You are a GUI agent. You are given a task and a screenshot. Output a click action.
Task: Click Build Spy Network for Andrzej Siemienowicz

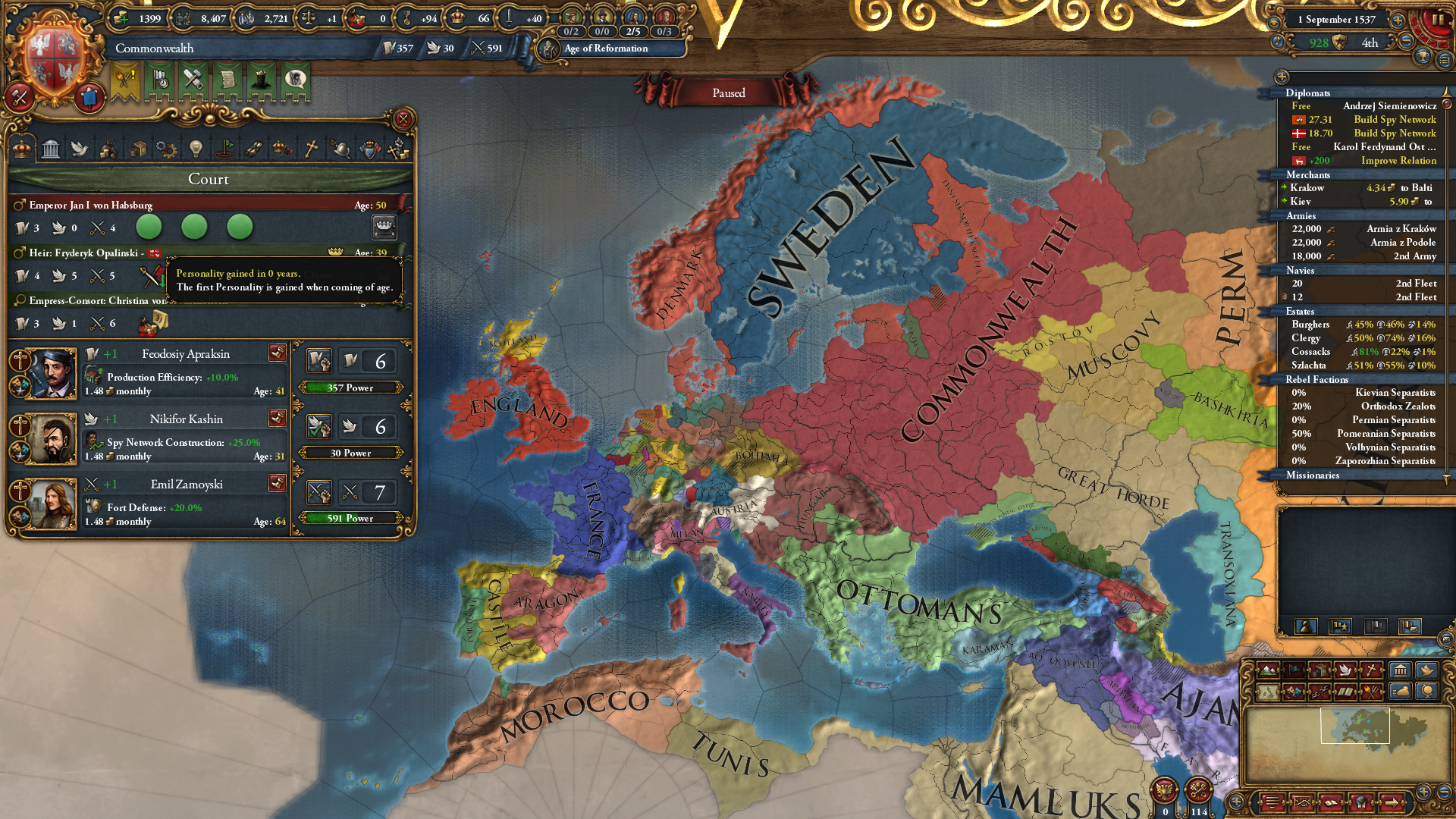pyautogui.click(x=1394, y=120)
